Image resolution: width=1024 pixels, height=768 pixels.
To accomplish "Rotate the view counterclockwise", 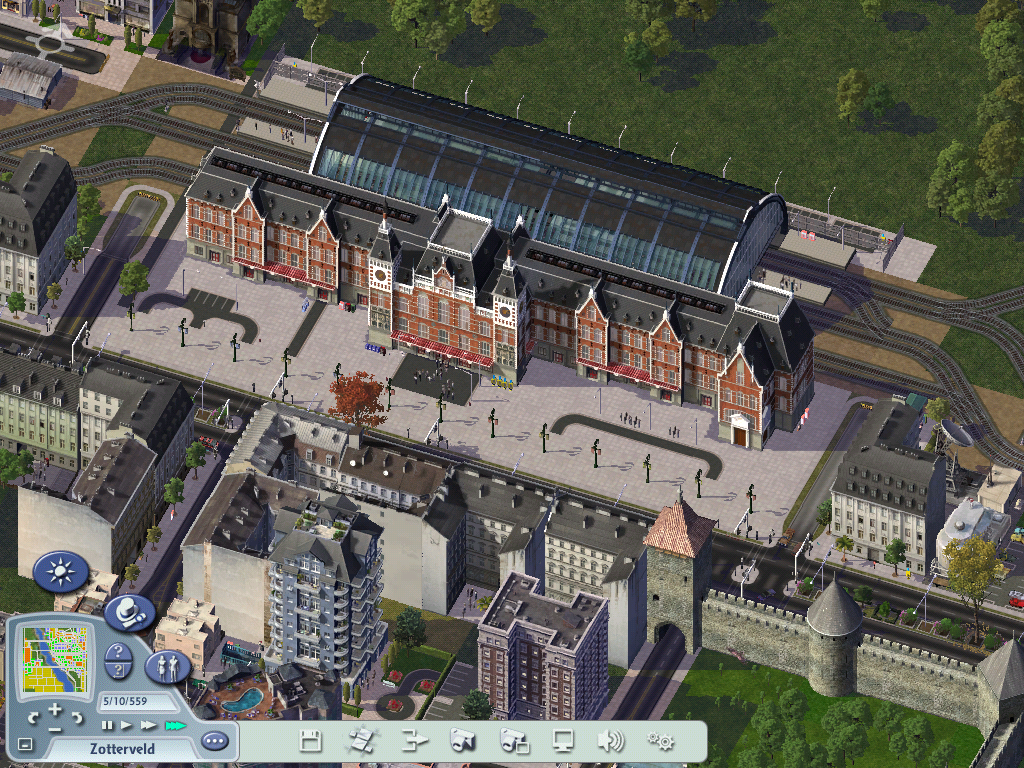I will tap(34, 717).
